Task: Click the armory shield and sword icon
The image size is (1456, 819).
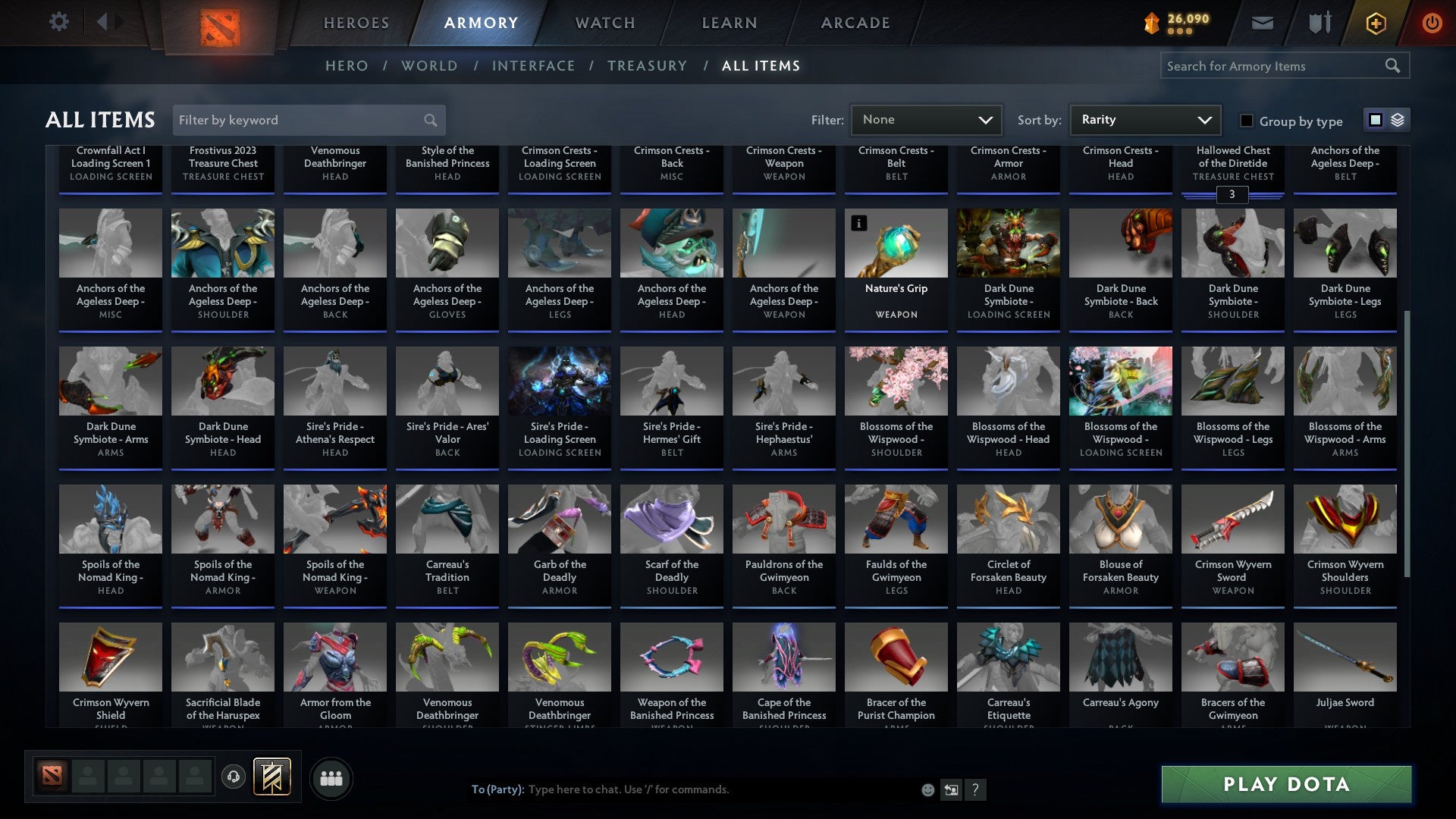Action: click(1319, 23)
